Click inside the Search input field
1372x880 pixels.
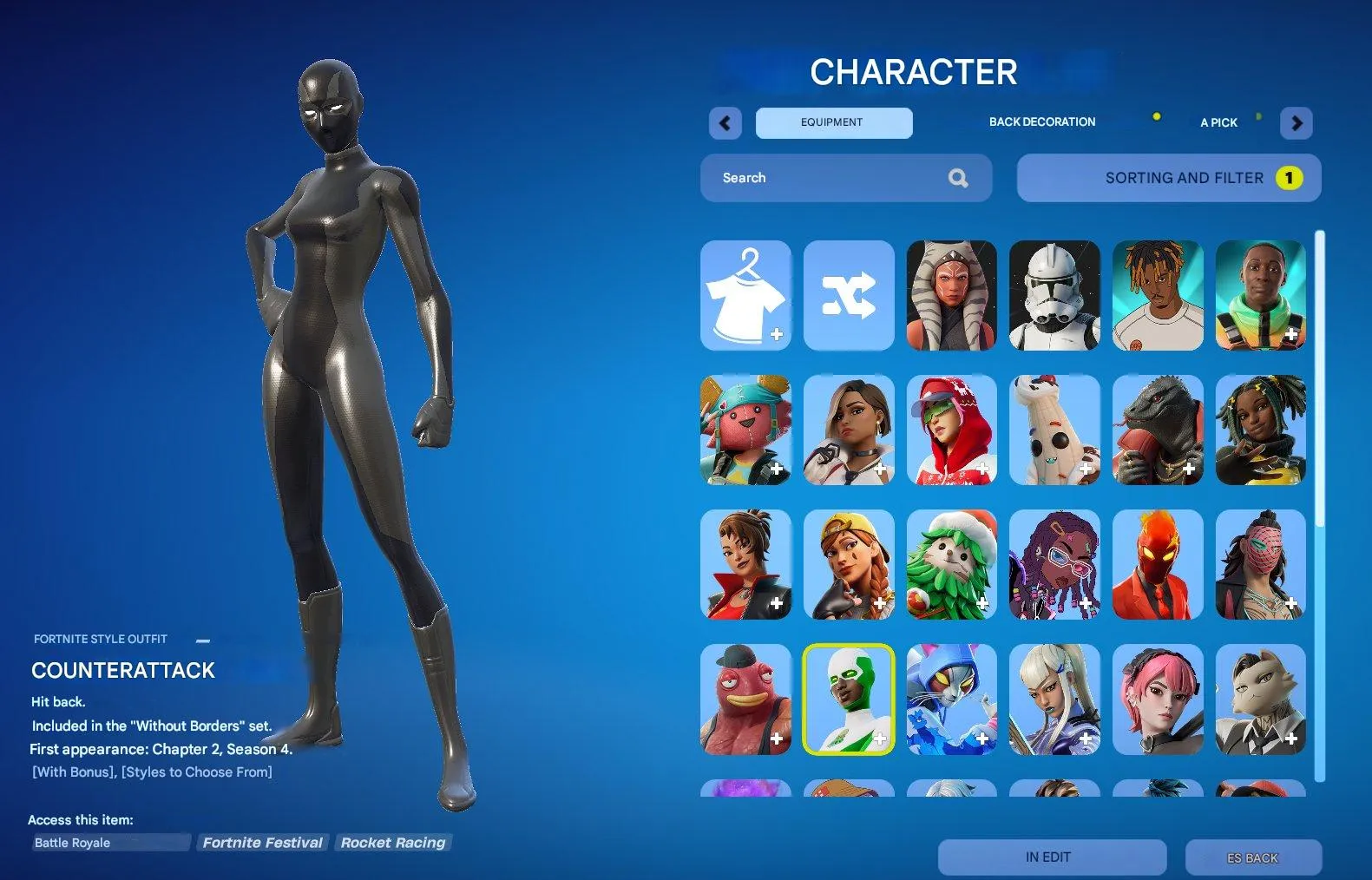coord(824,177)
